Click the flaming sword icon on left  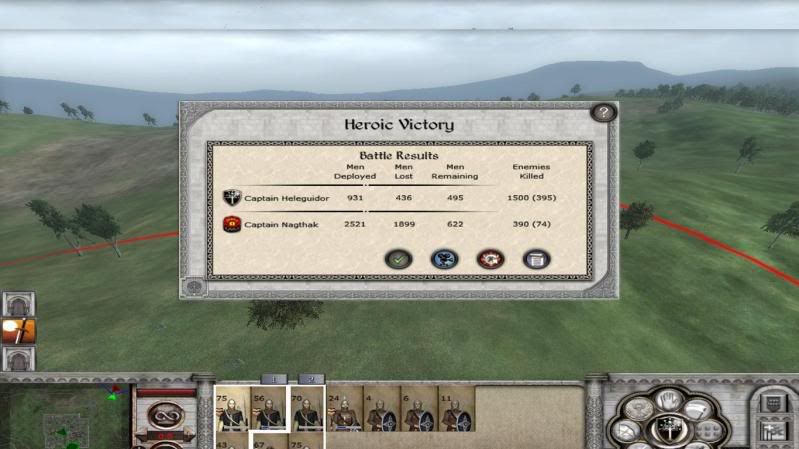tap(17, 331)
